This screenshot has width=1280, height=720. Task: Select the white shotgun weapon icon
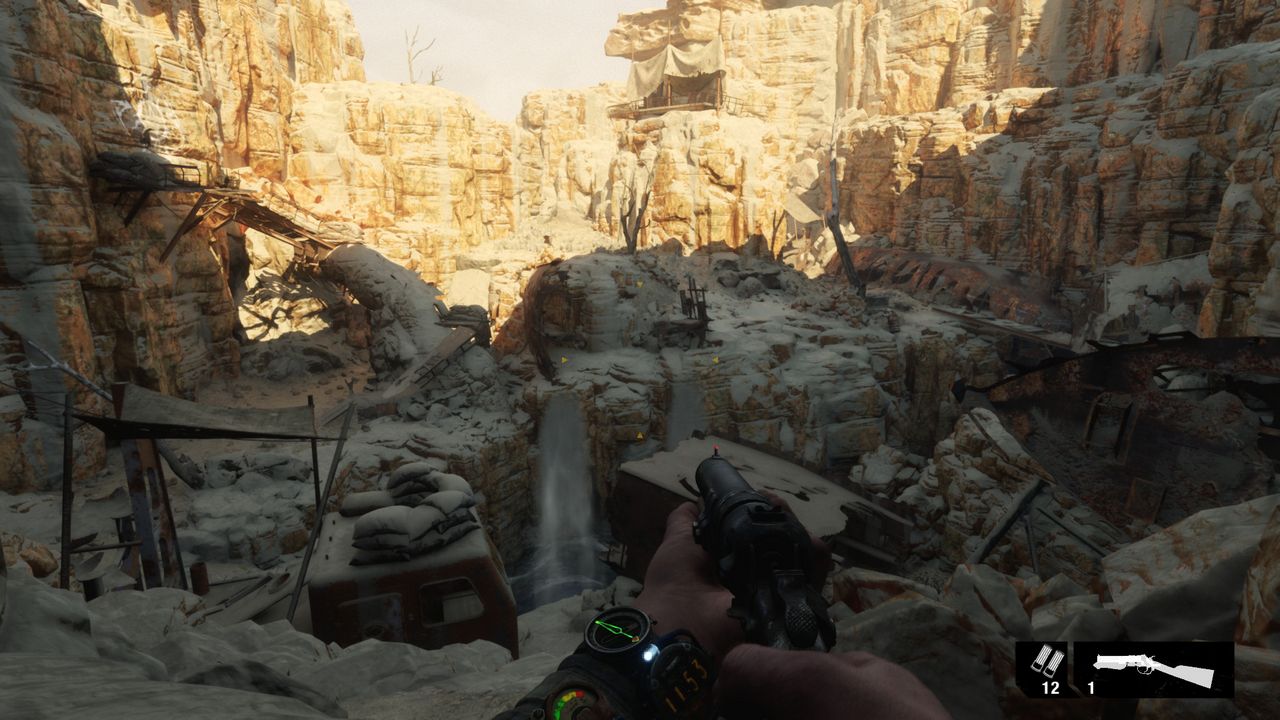(x=1154, y=668)
